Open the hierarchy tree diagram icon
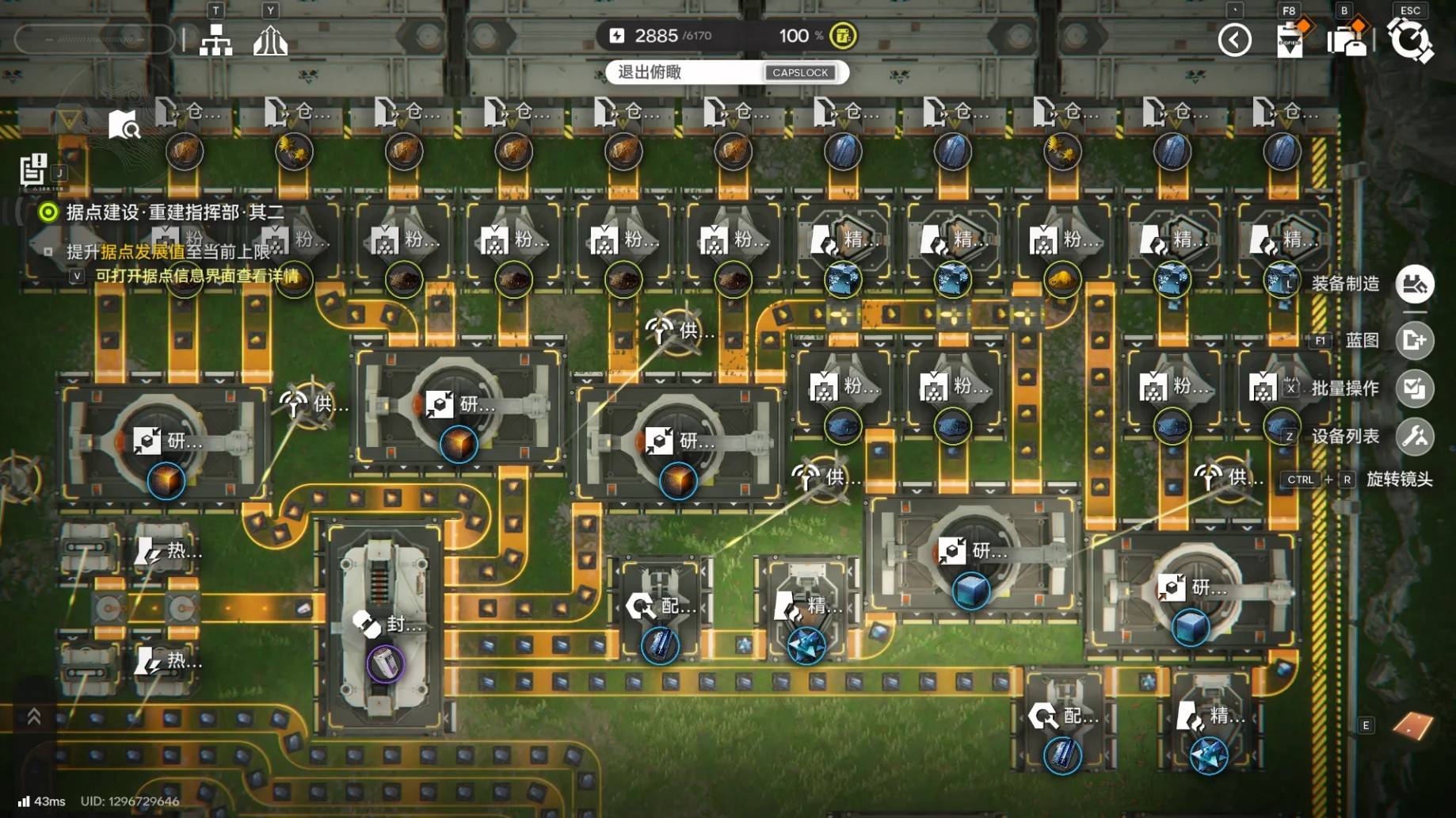This screenshot has width=1456, height=818. point(215,40)
